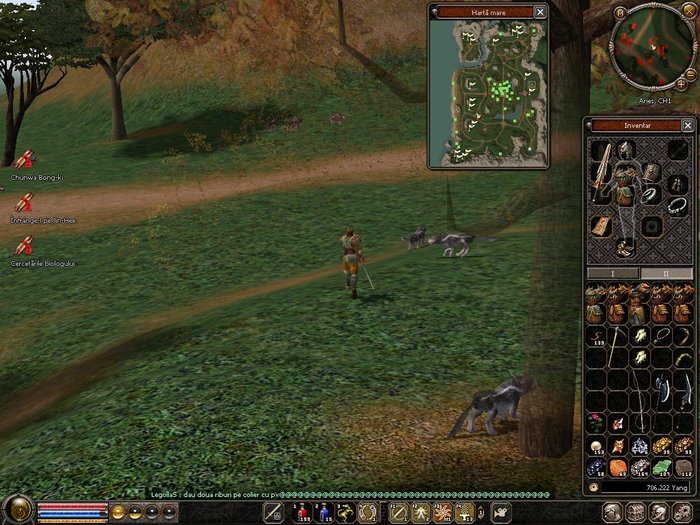Close the Inventar window
The height and width of the screenshot is (525, 700).
pos(687,126)
